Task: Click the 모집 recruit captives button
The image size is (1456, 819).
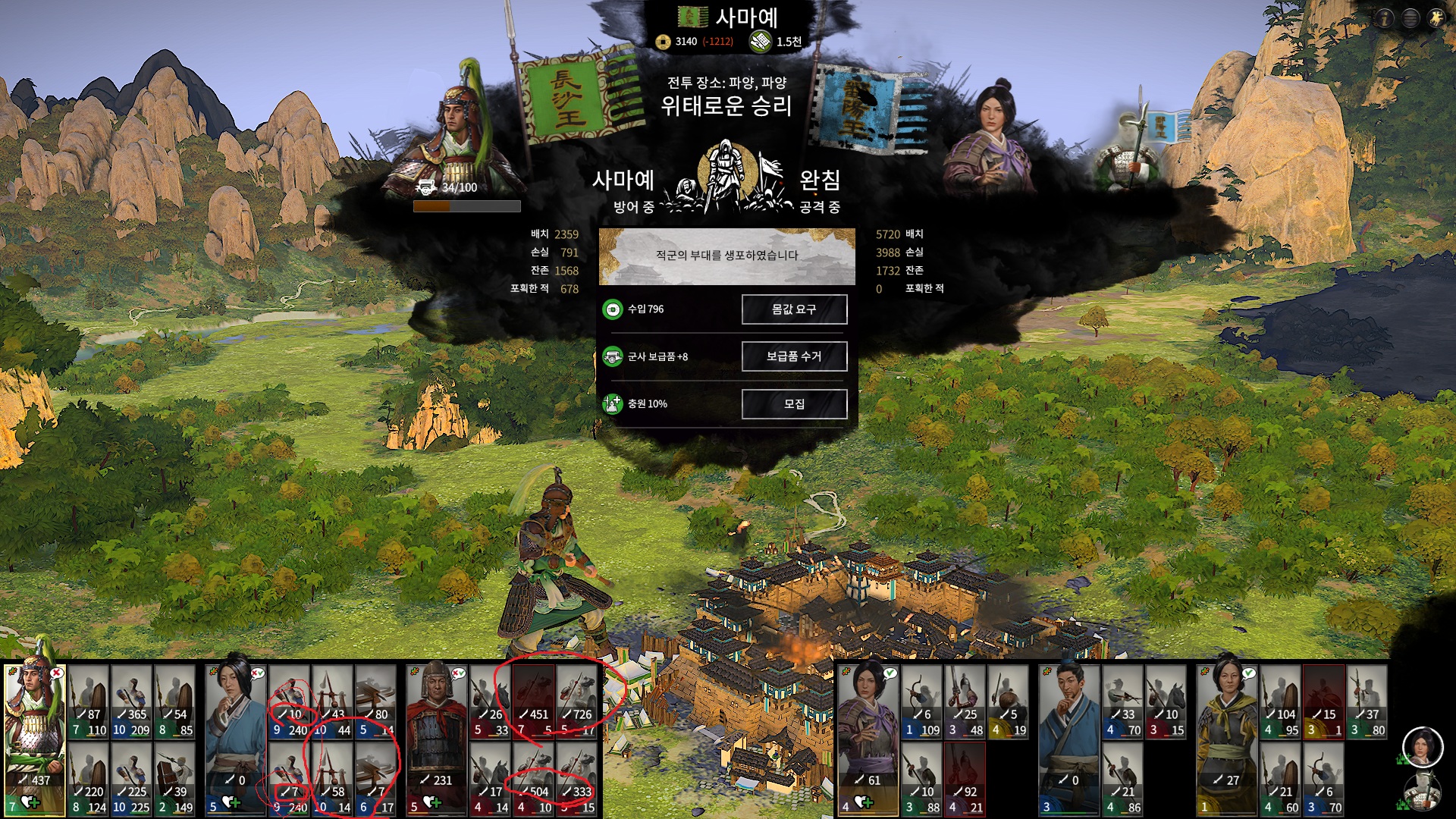Action: point(794,404)
